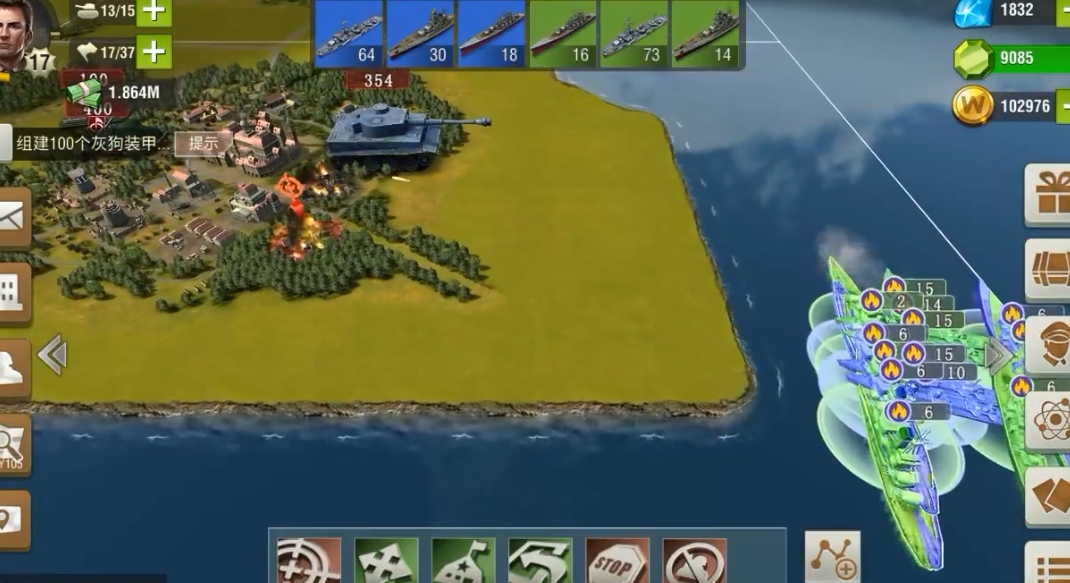Select the ship group with 64 units

coord(349,34)
